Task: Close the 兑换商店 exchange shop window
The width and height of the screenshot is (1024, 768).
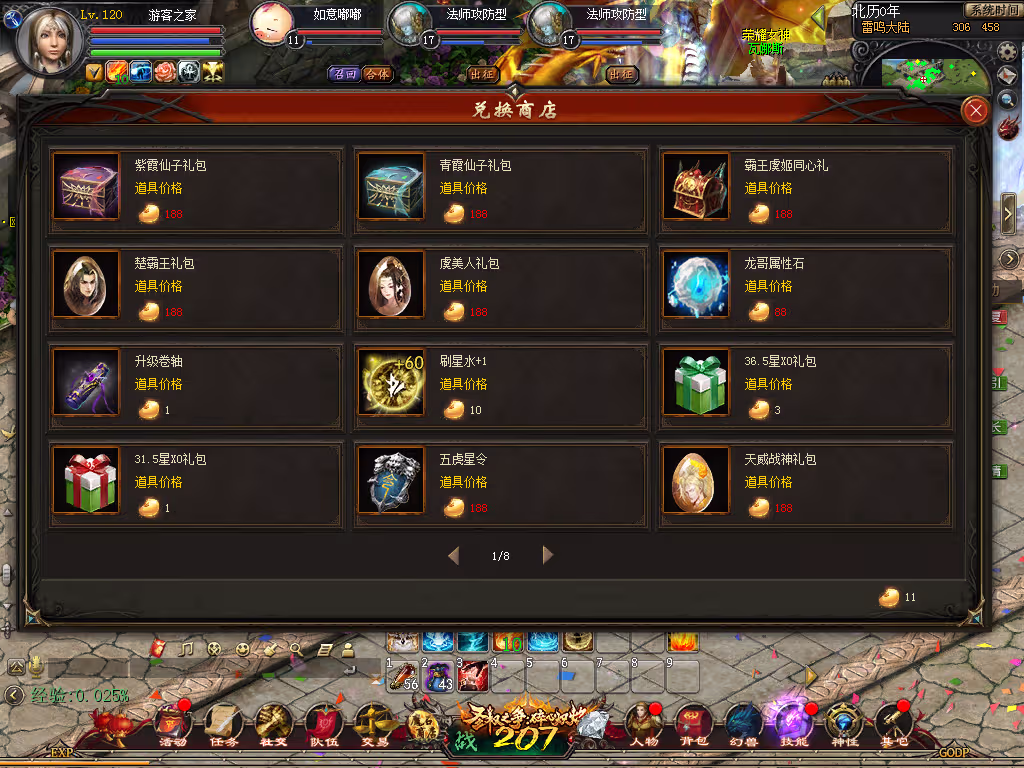Action: [x=974, y=111]
